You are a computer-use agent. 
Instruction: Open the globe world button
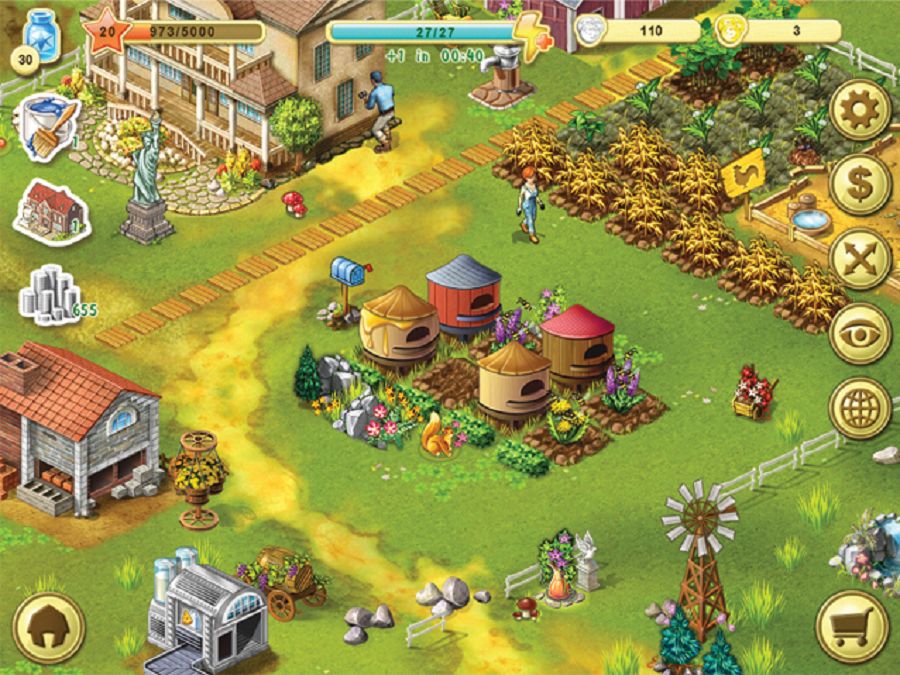point(860,407)
